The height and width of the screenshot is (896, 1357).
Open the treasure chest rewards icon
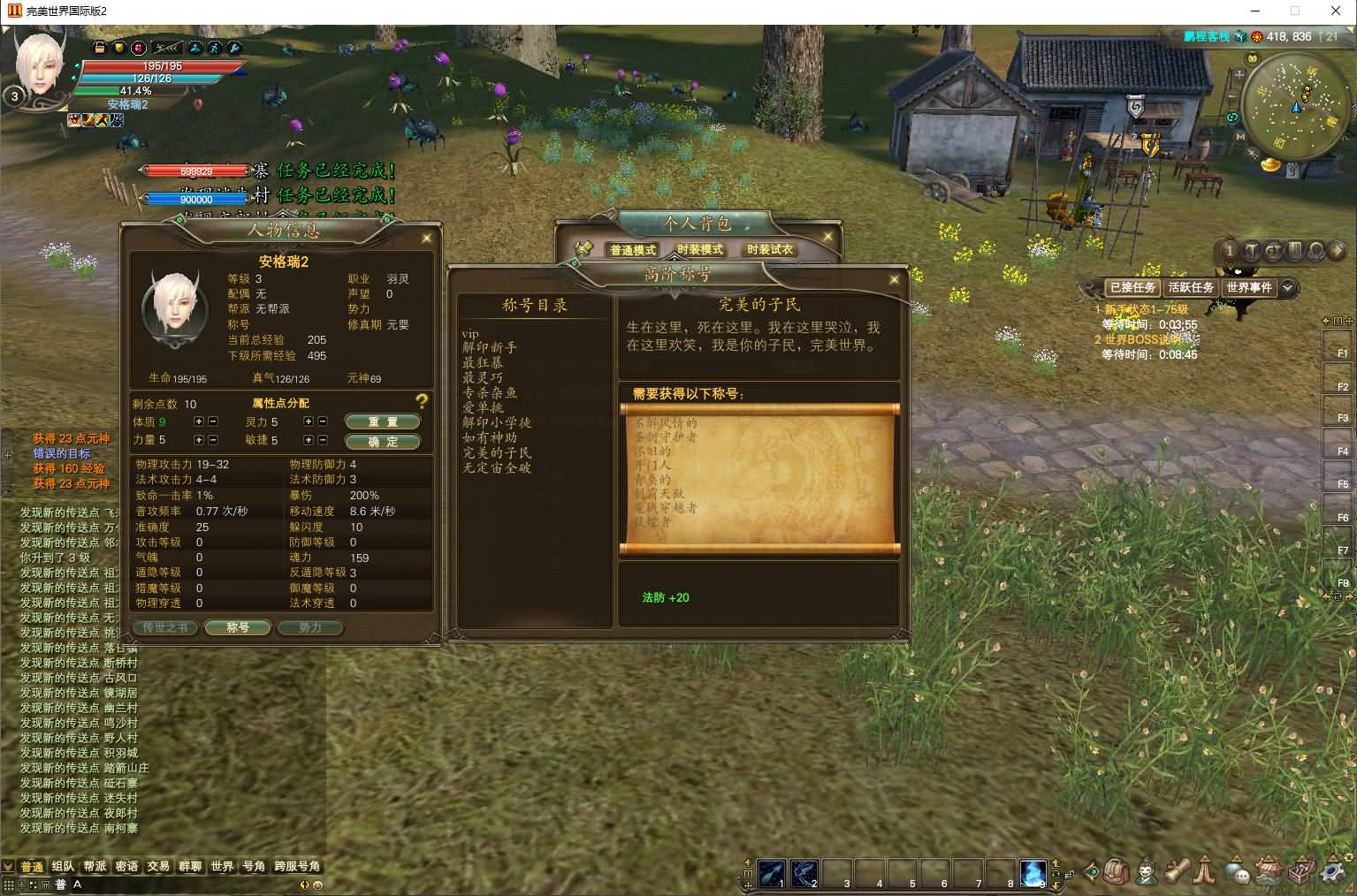click(x=1300, y=872)
